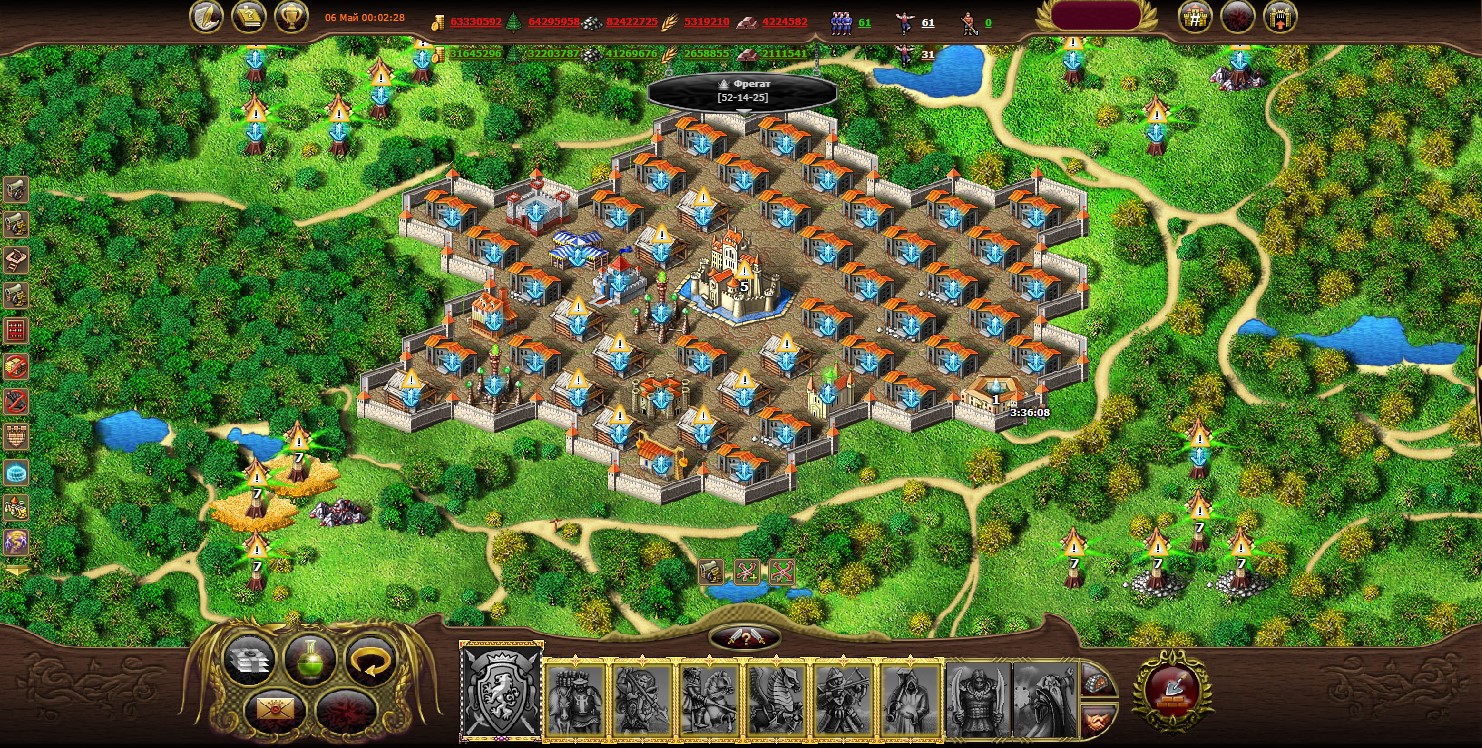Open the green potion flask button
Screen dimensions: 1482x748
(310, 660)
